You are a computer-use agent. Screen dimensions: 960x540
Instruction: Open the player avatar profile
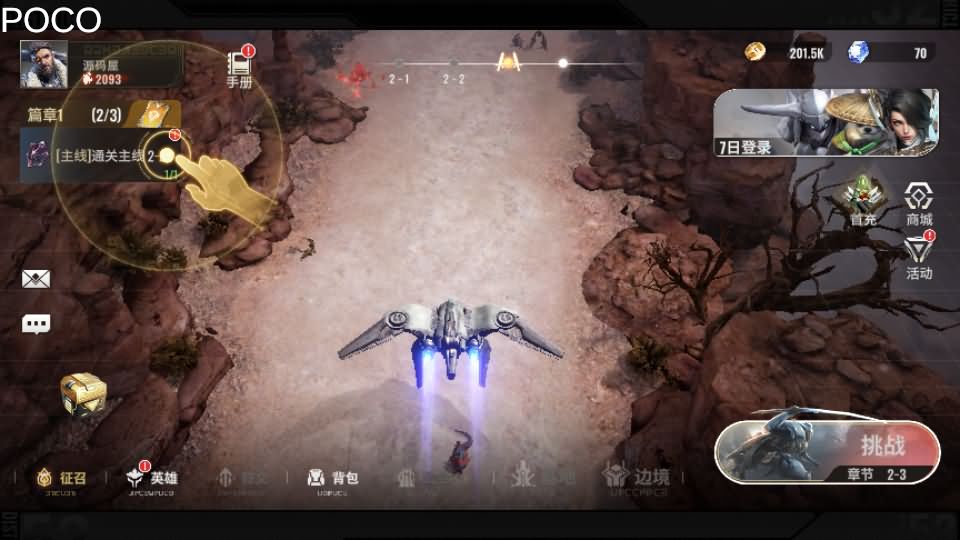pyautogui.click(x=44, y=64)
